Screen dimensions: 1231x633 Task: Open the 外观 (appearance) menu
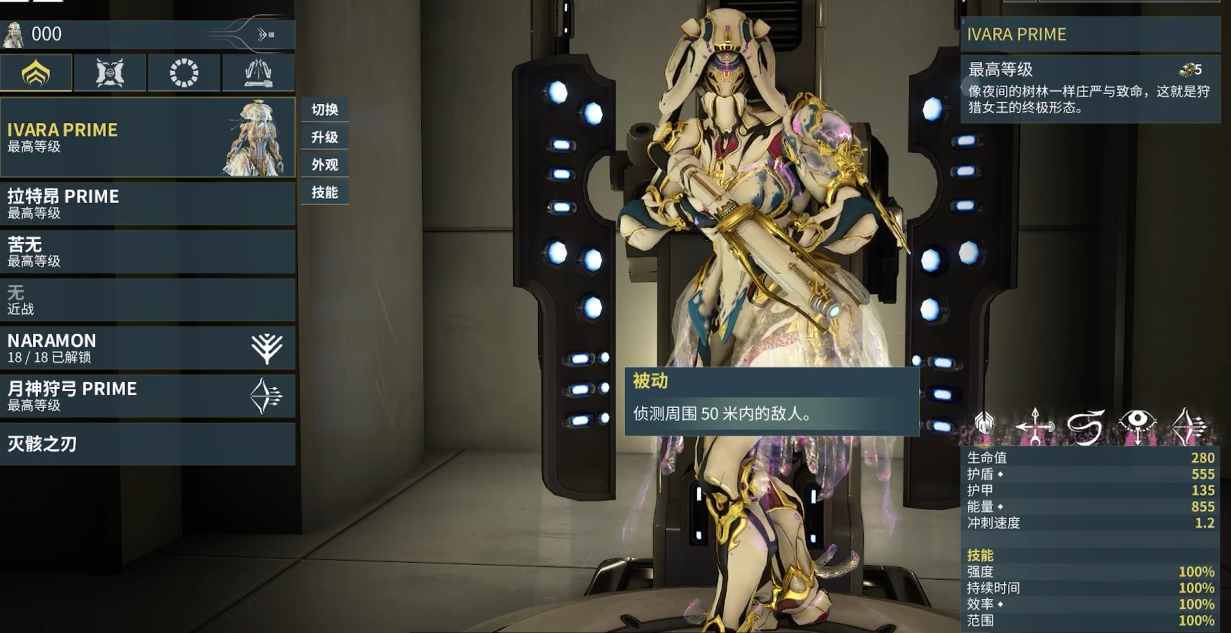coord(325,165)
